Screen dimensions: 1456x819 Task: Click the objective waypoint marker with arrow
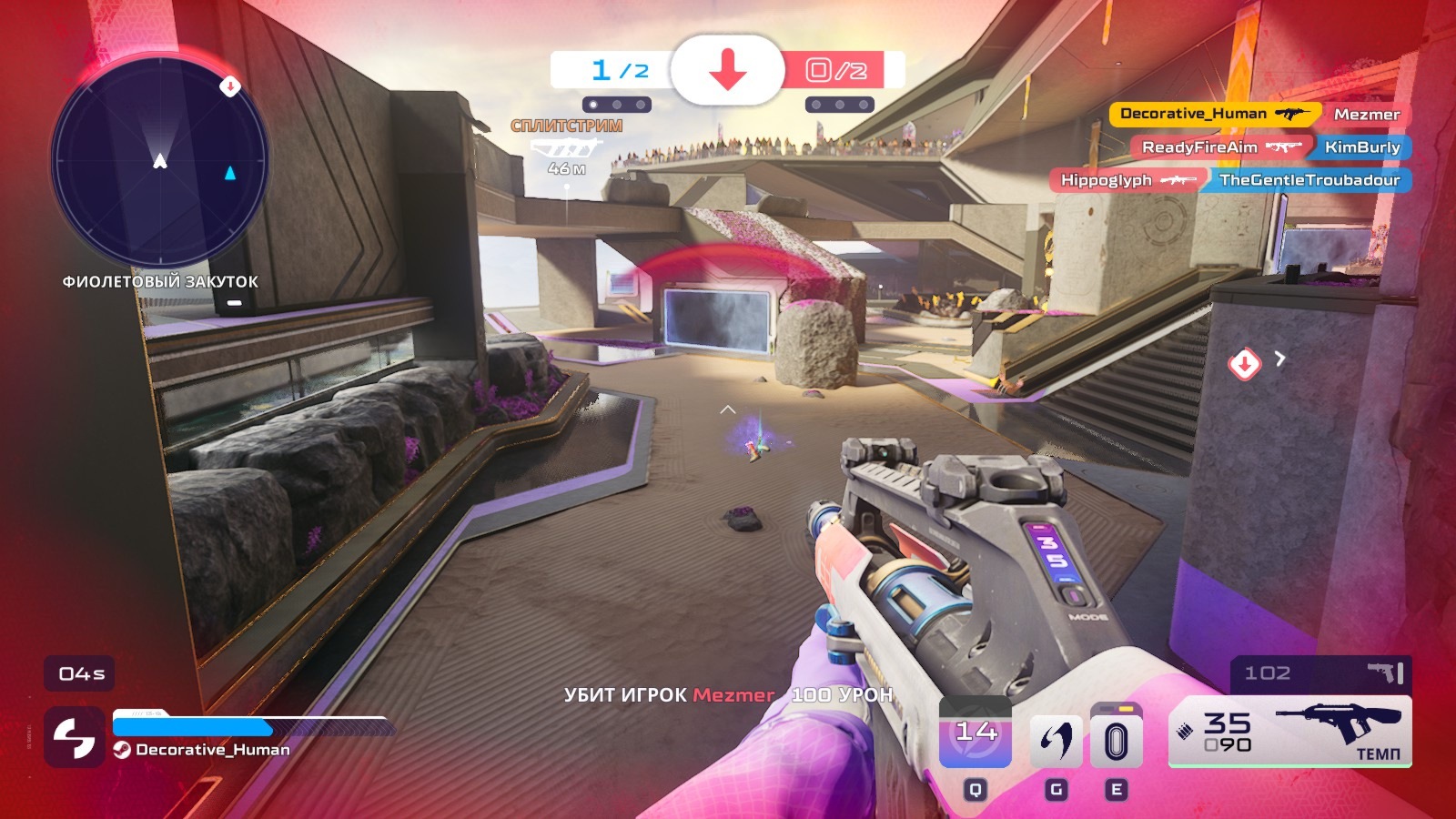pos(1245,364)
